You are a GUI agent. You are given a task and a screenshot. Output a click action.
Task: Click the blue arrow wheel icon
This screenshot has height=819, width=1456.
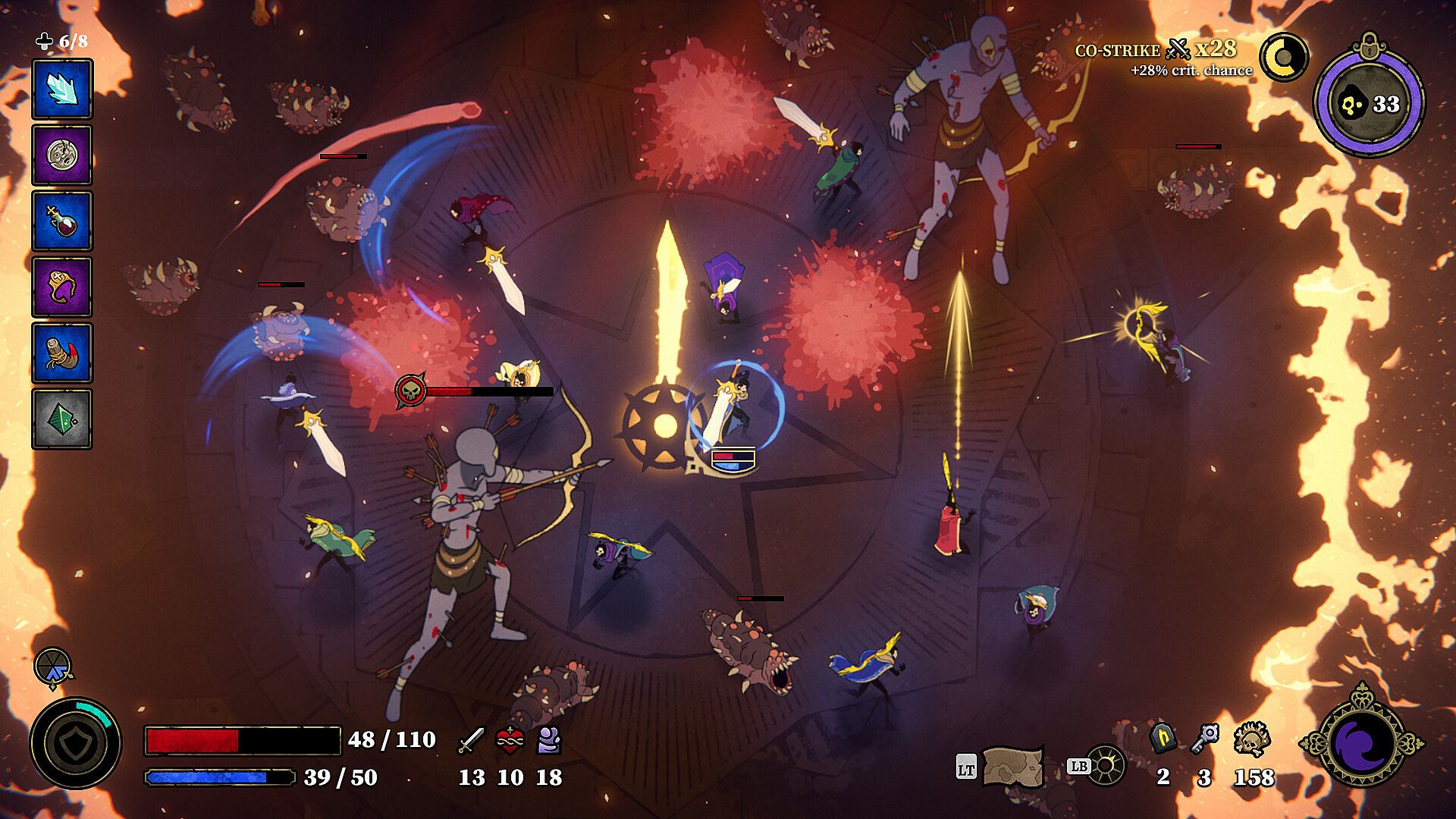coord(53,667)
